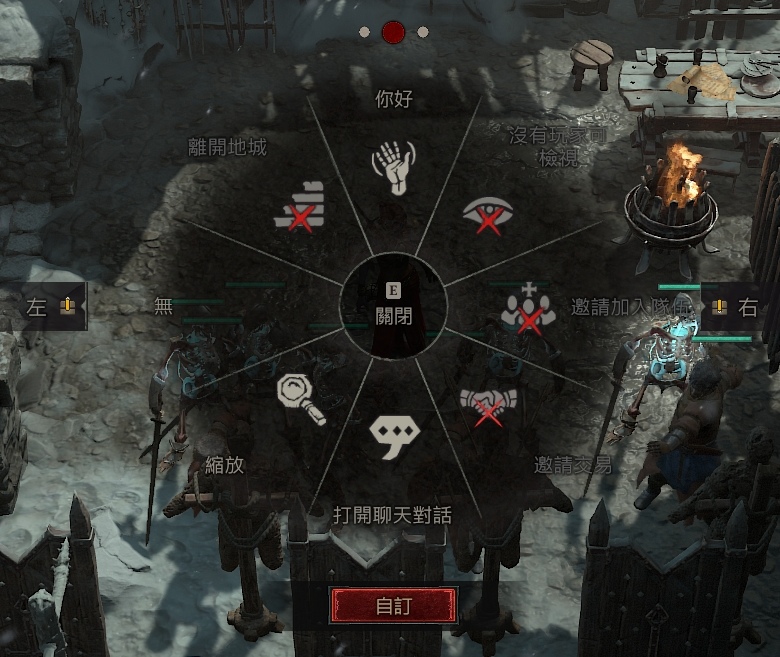The image size is (780, 657).
Task: Open the 自訂 customize button
Action: click(394, 605)
